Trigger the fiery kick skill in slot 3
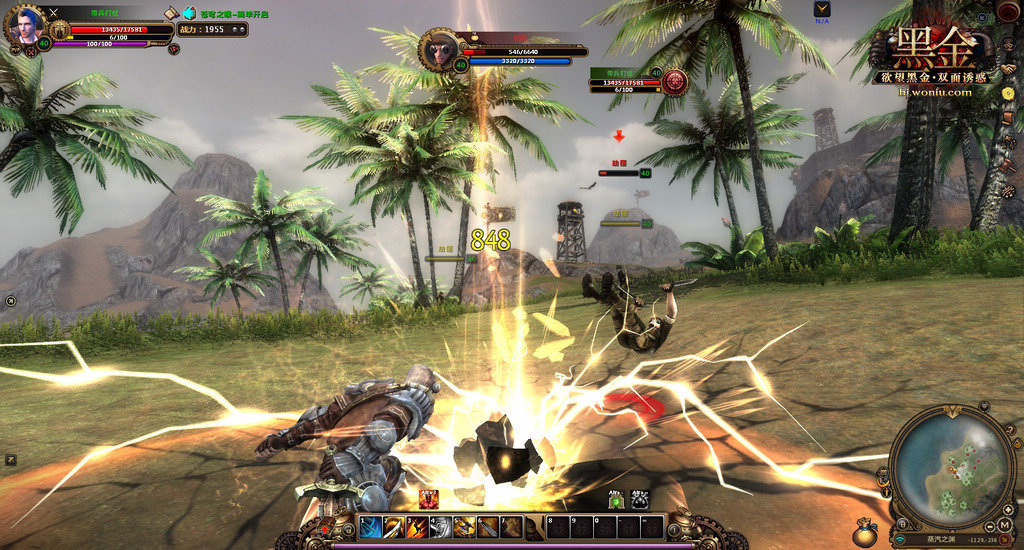1024x550 pixels. (x=417, y=527)
